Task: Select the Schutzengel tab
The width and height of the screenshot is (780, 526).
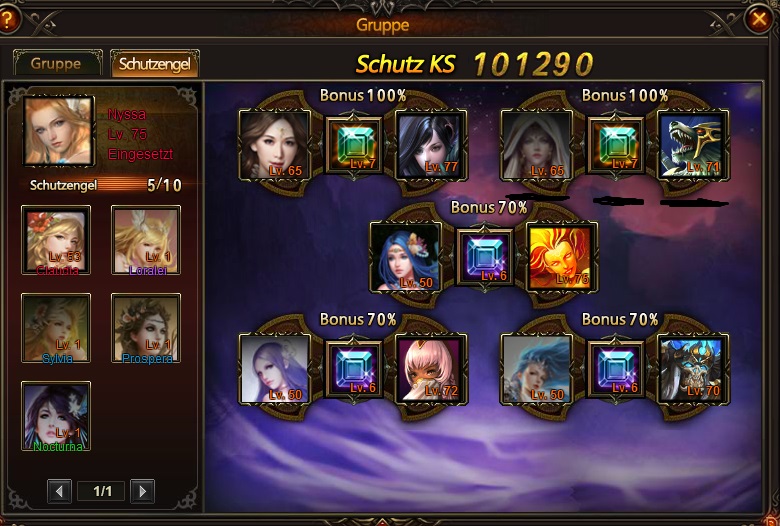Action: click(x=155, y=63)
